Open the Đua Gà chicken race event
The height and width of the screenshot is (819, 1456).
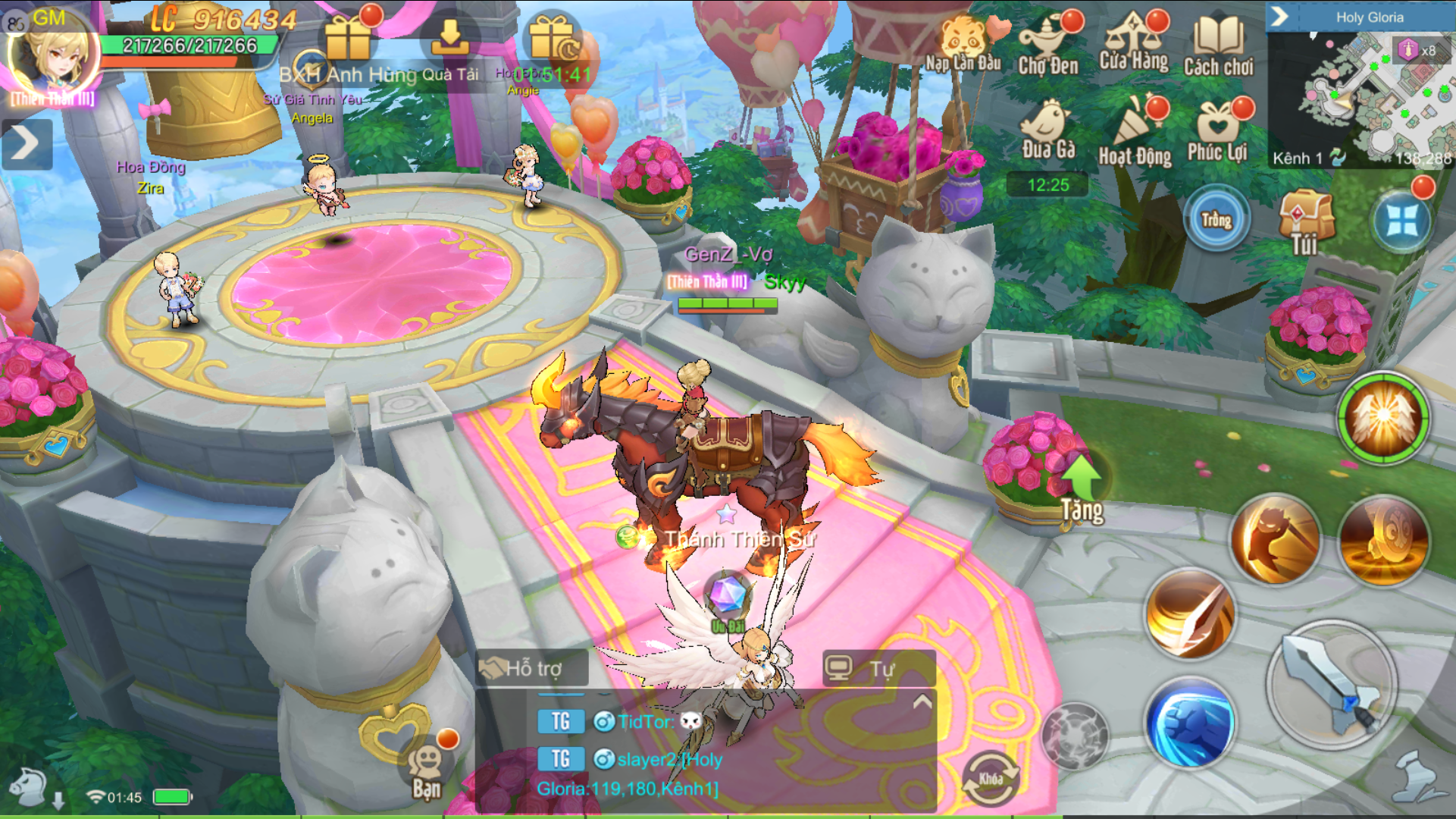pyautogui.click(x=1047, y=130)
